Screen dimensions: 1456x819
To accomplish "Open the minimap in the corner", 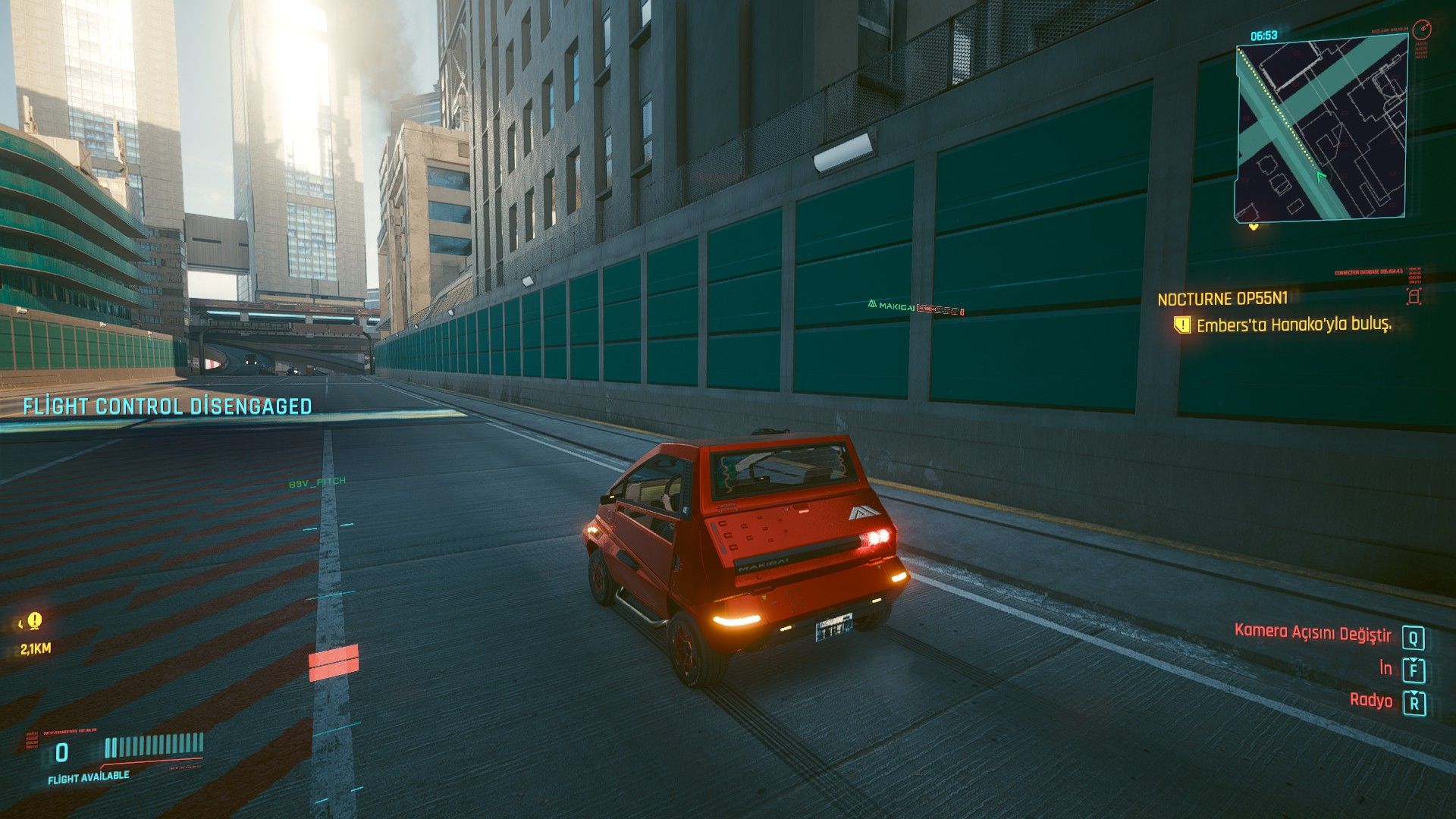I will click(1322, 129).
